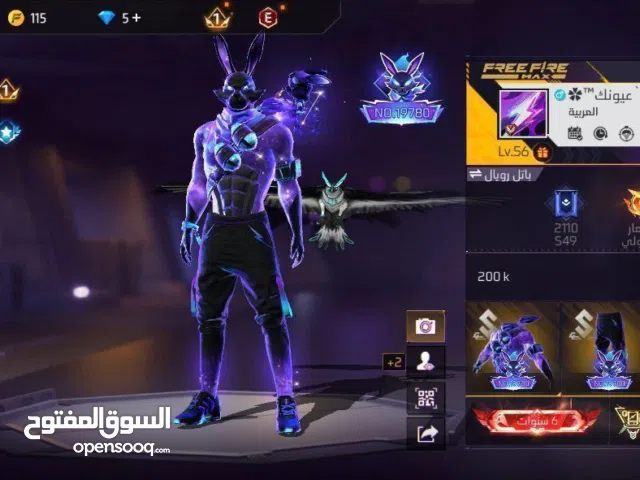The image size is (640, 480).
Task: Click the camera screenshot button
Action: tap(425, 326)
